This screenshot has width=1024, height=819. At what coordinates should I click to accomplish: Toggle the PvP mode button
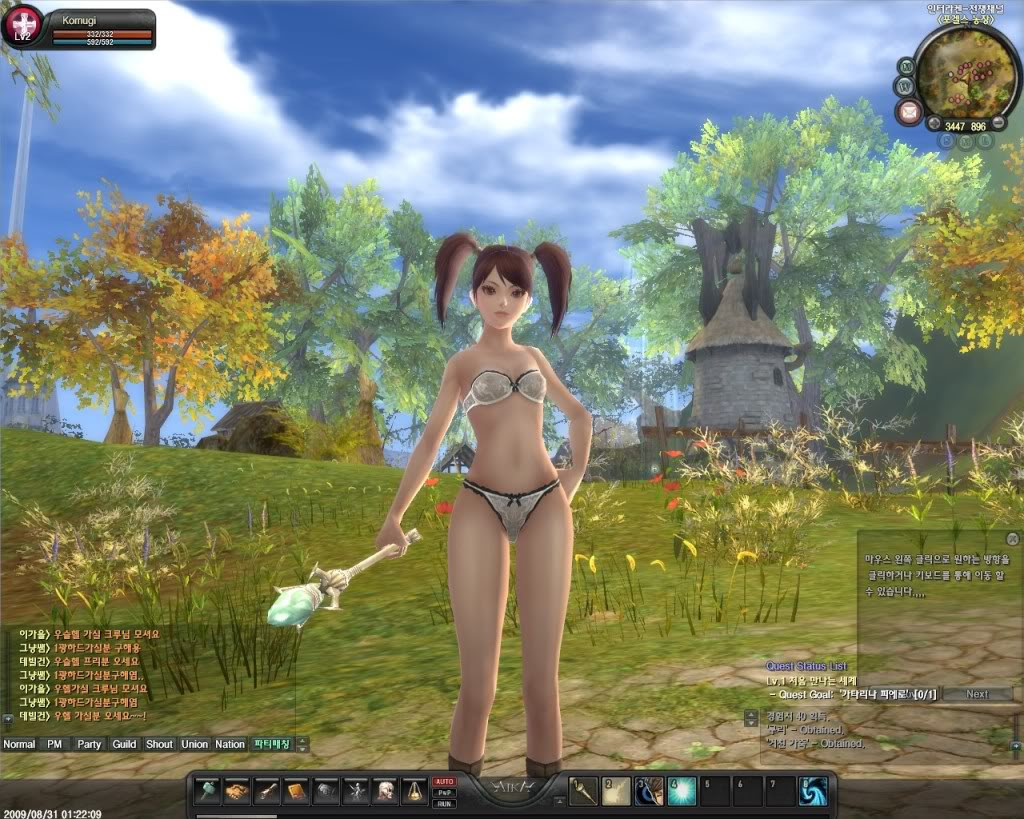[x=444, y=792]
